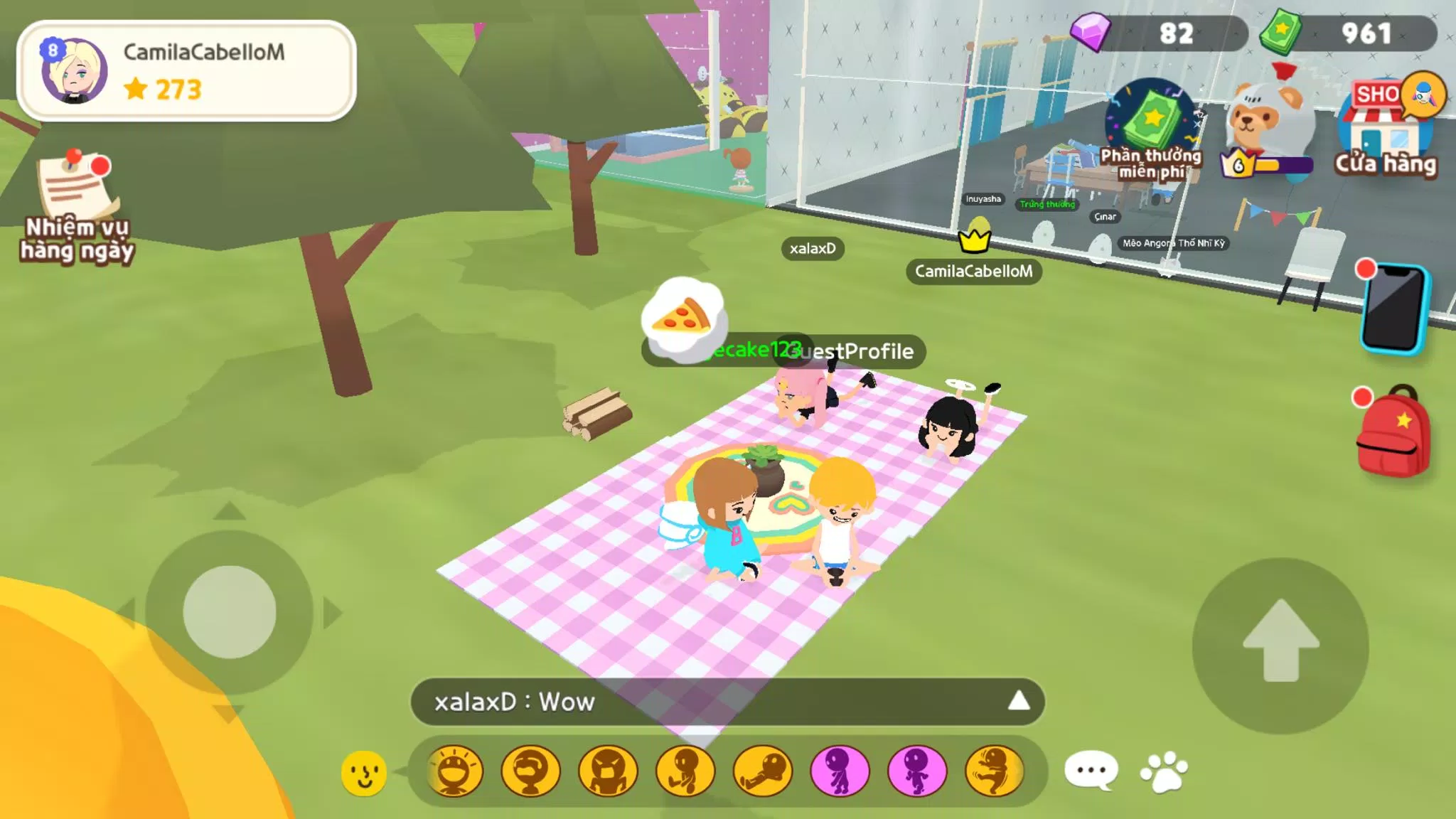Play the running kick dance emote

coord(995,771)
